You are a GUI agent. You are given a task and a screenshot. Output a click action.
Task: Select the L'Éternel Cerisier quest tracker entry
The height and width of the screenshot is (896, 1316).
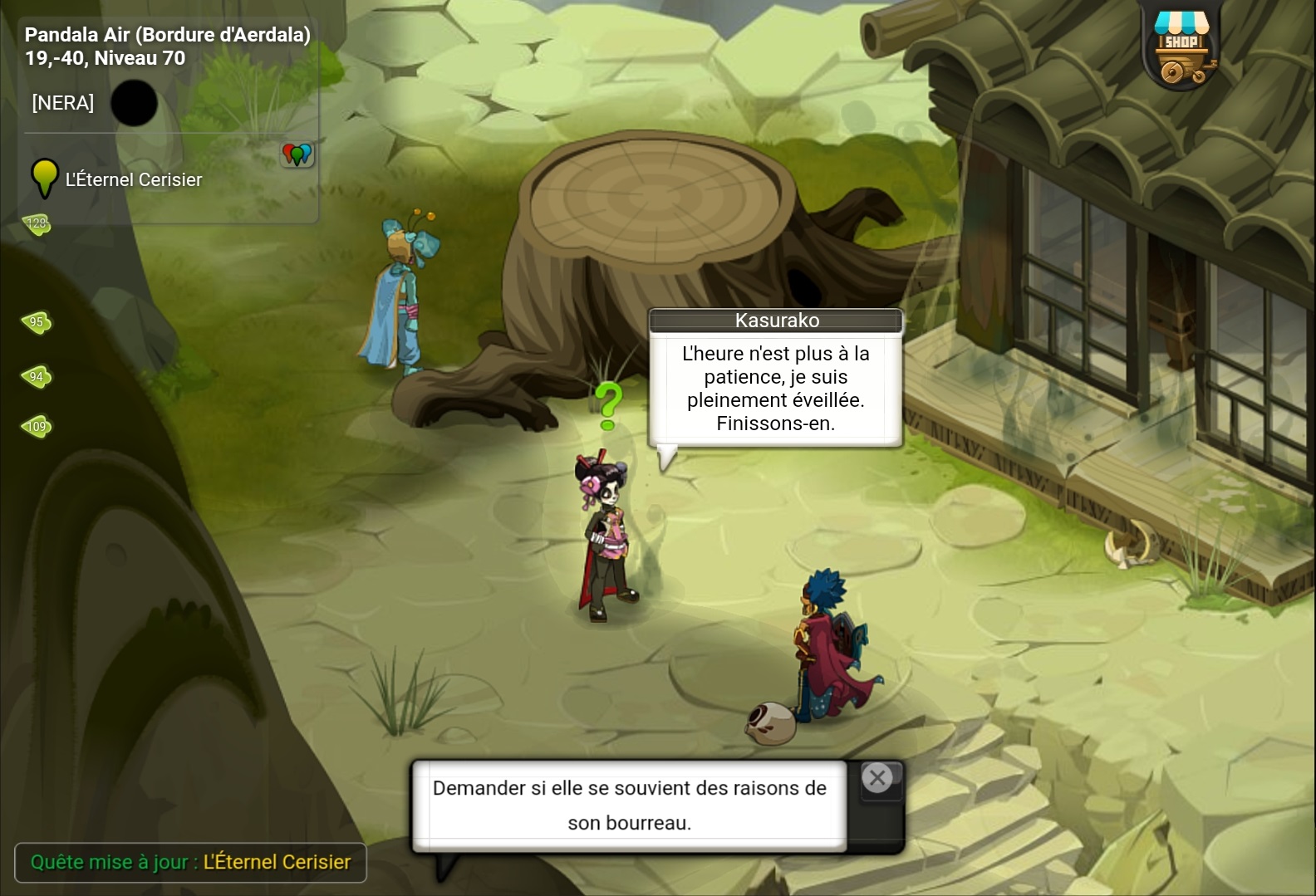pos(133,179)
